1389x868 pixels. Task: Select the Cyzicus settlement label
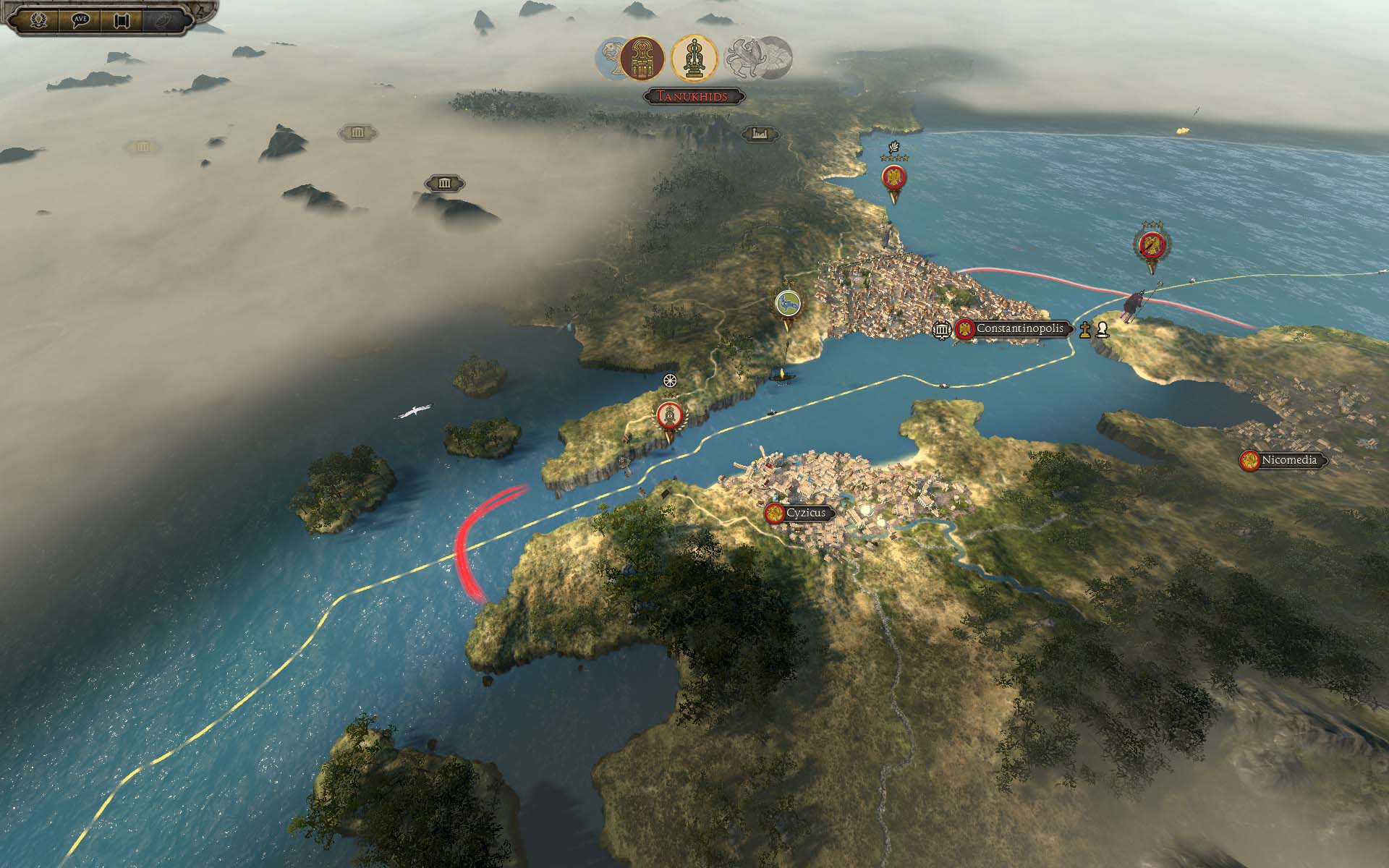point(805,513)
